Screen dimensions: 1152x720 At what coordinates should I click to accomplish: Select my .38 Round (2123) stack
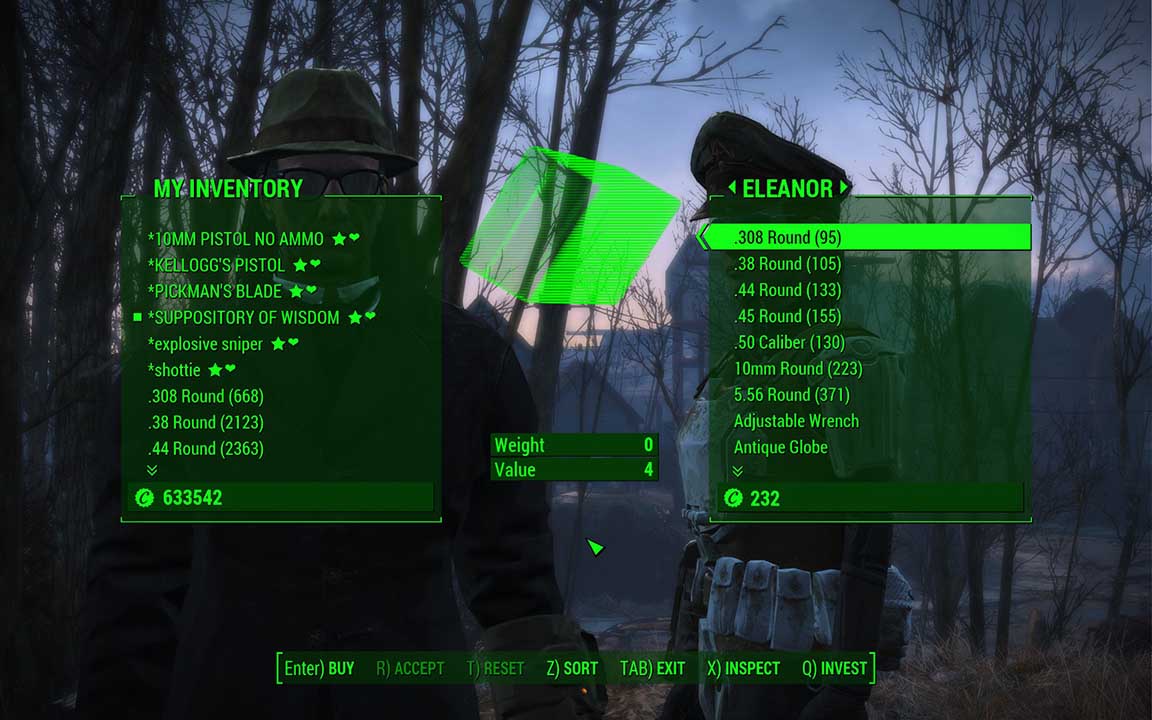coord(205,422)
